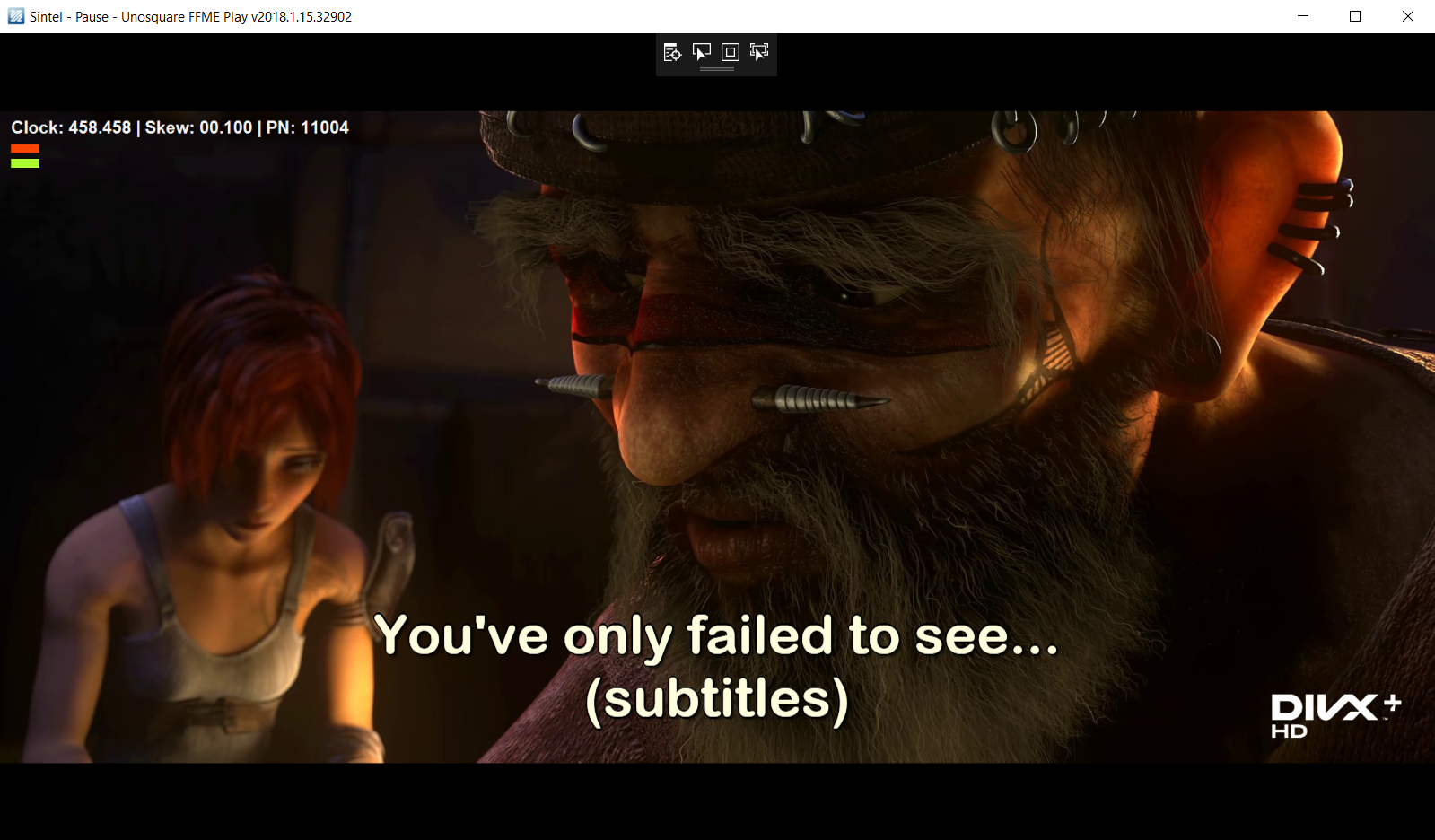Image resolution: width=1435 pixels, height=840 pixels.
Task: Click the Clock readout in the overlay
Action: pyautogui.click(x=70, y=127)
